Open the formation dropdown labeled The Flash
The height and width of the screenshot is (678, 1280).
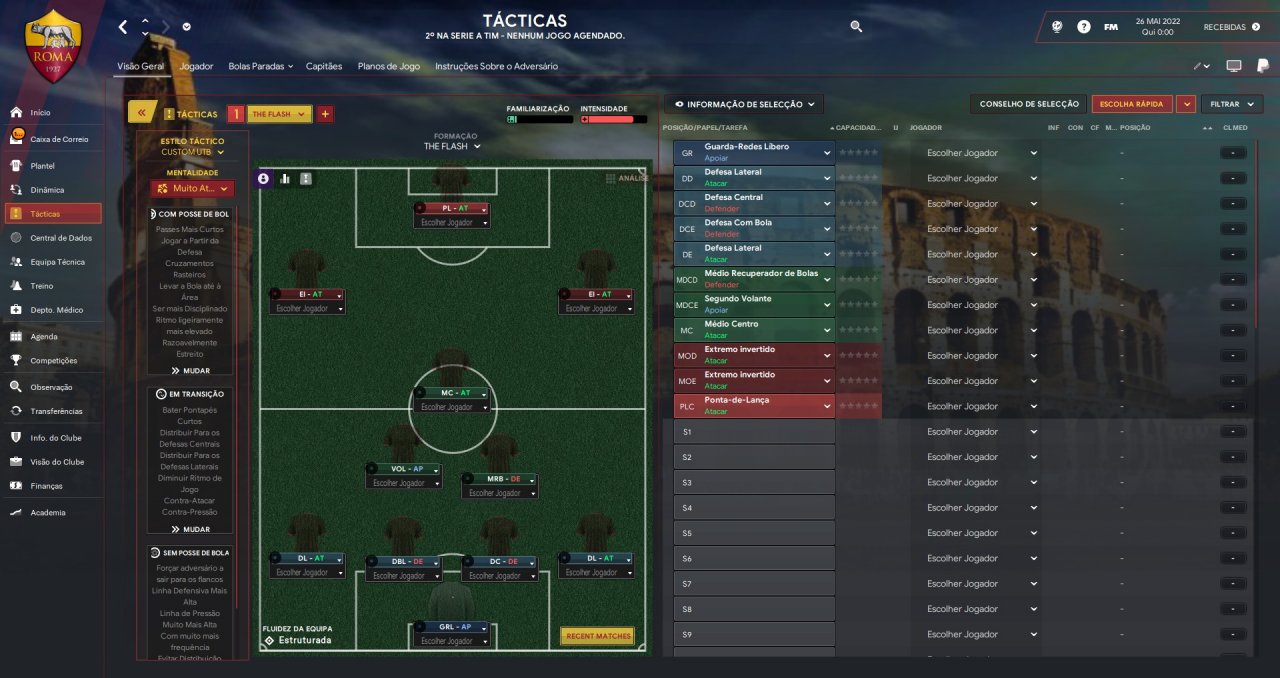click(452, 146)
